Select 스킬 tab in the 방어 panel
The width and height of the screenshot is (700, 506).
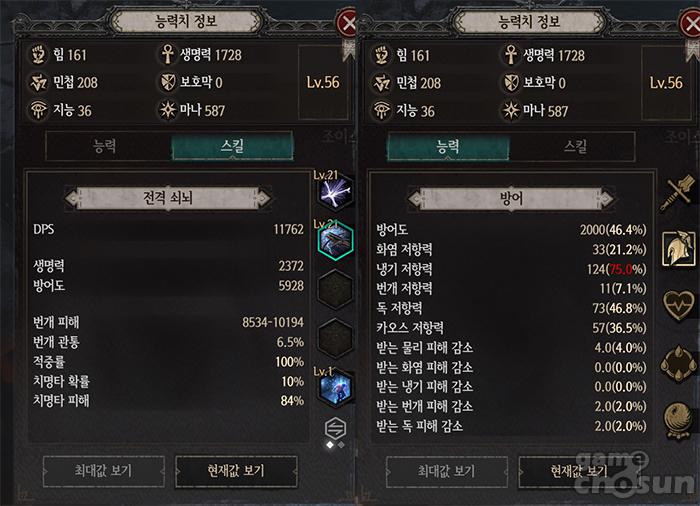click(575, 147)
